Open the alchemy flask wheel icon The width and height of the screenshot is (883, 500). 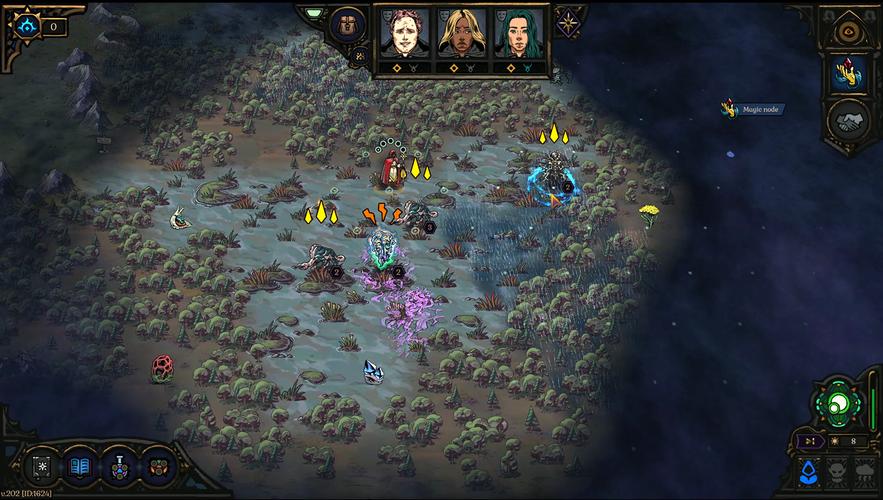(118, 466)
